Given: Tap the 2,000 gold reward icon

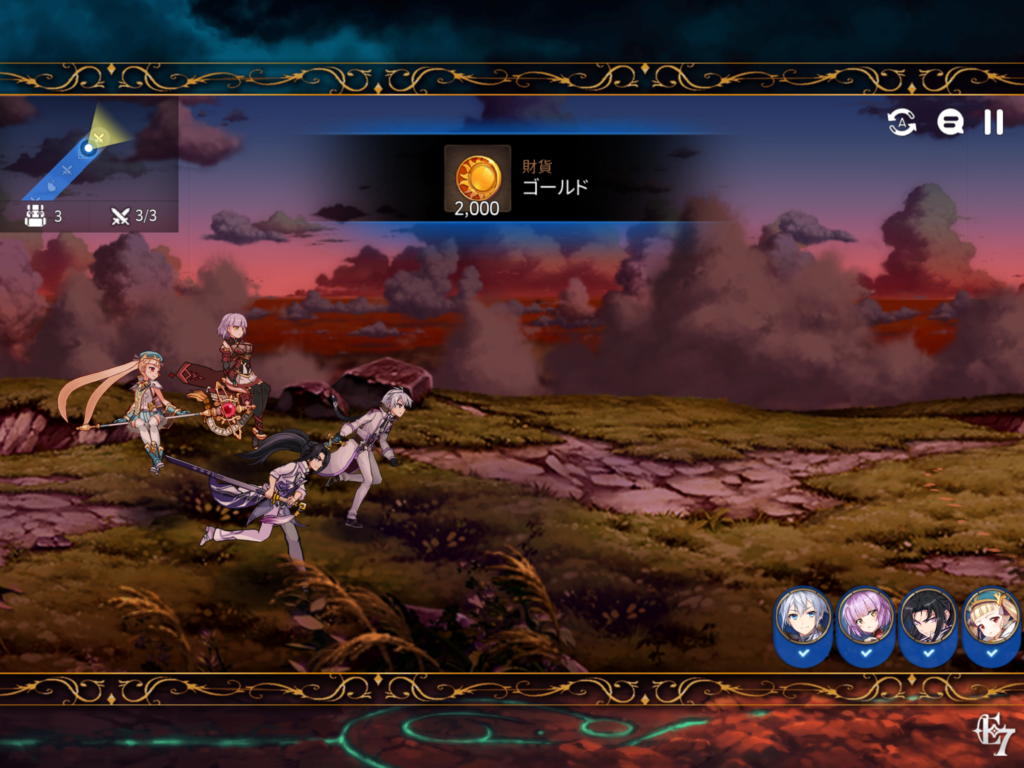Looking at the screenshot, I should pyautogui.click(x=477, y=179).
